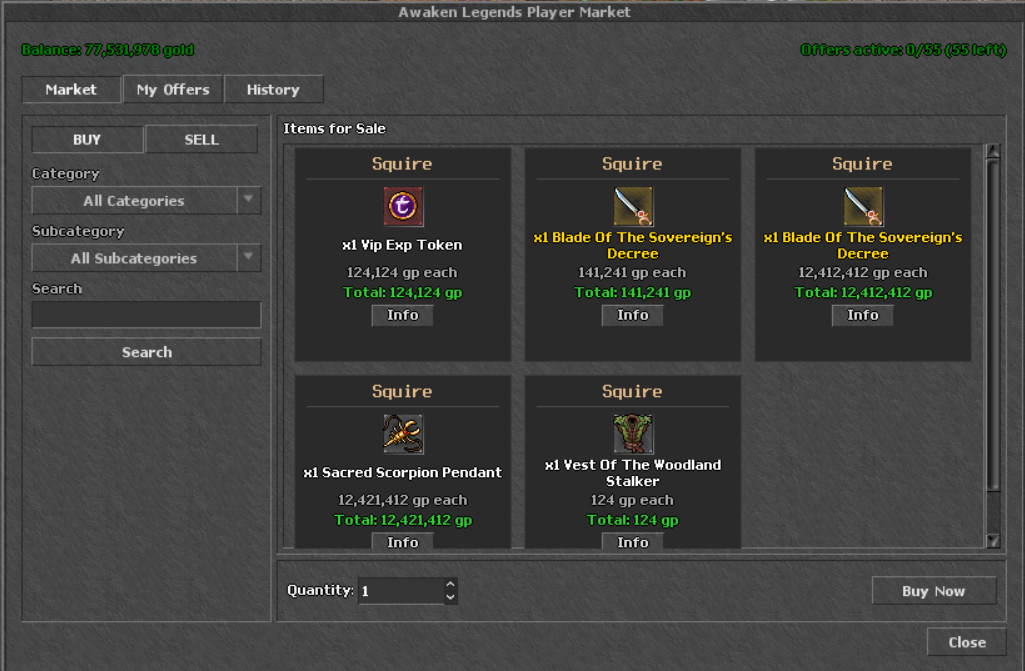Click the Search button
1025x671 pixels.
click(146, 352)
